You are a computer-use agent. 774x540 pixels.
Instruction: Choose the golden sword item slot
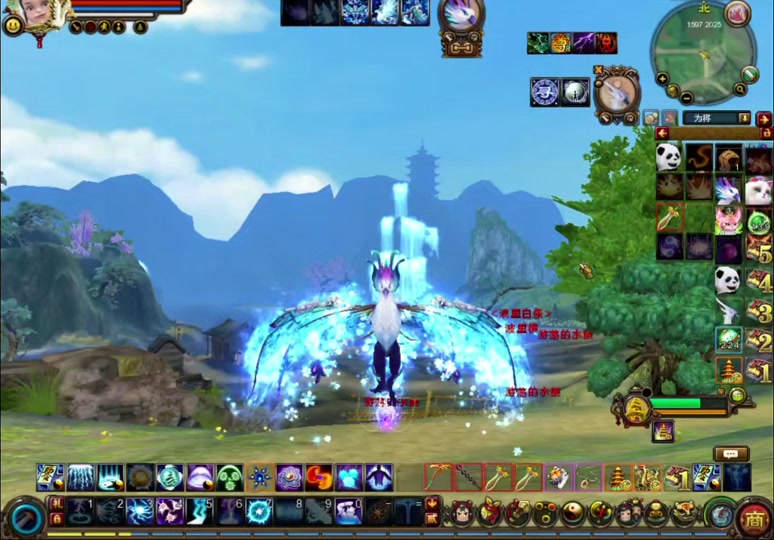click(x=669, y=217)
